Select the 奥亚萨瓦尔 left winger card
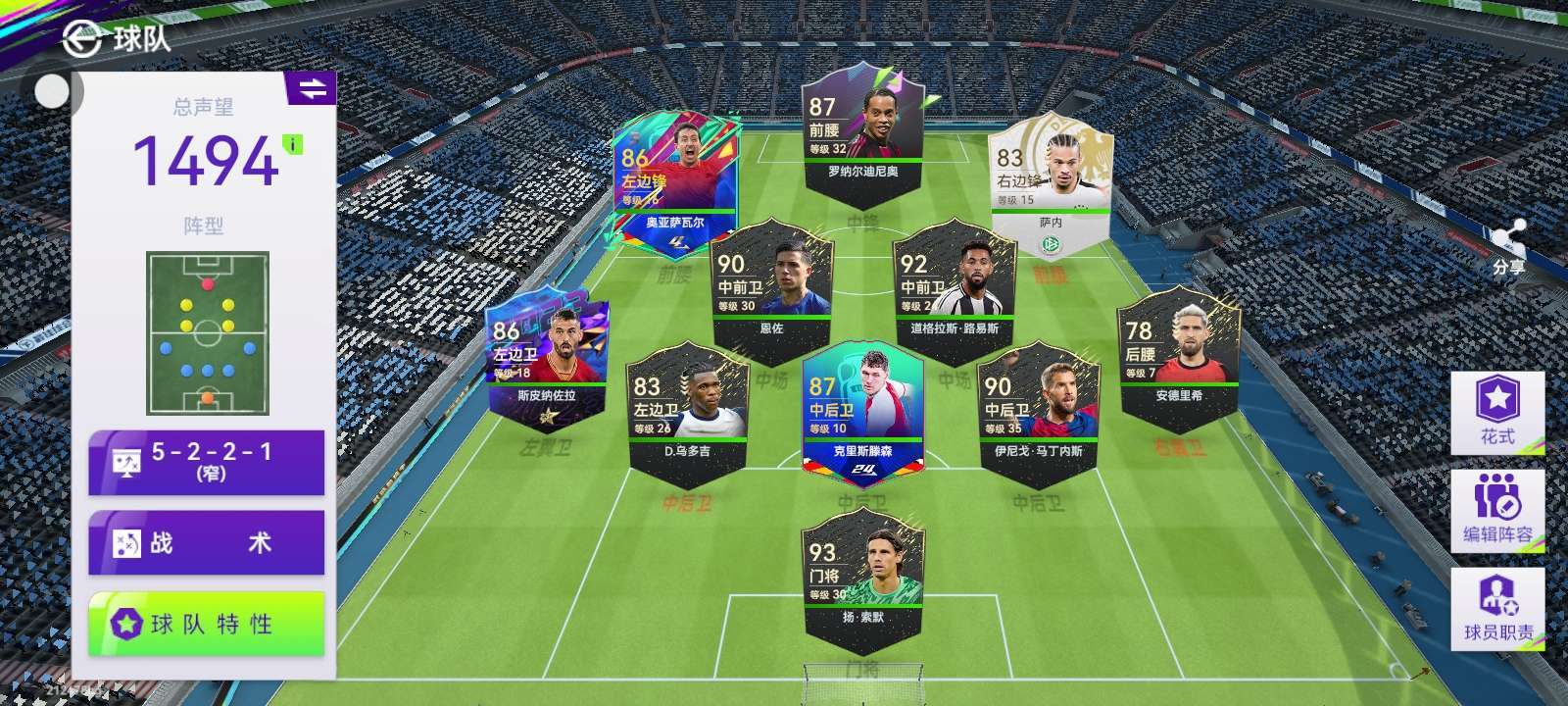The image size is (1568, 706). (674, 186)
